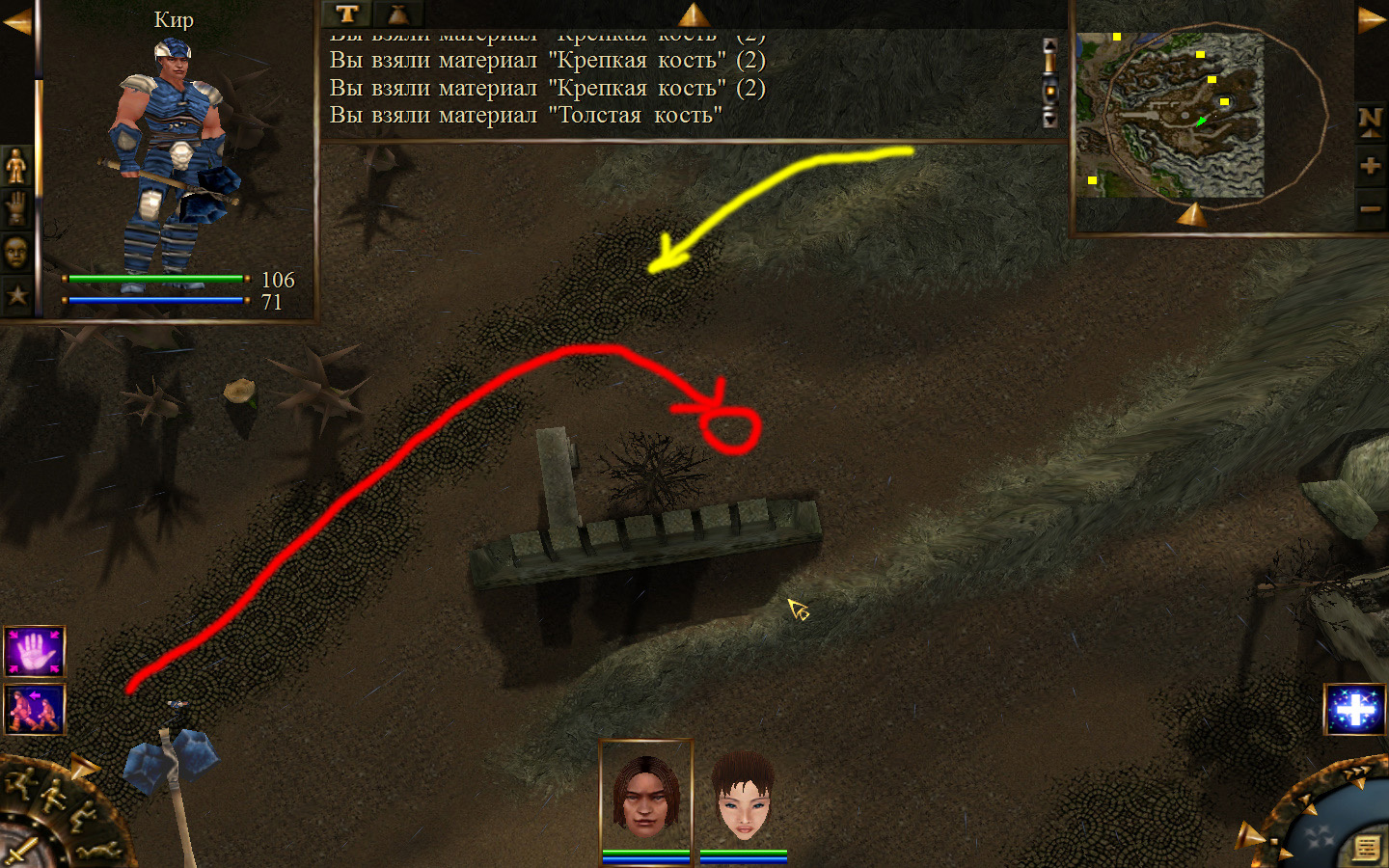Cast the glowing white cross healing spell

pyautogui.click(x=1355, y=710)
